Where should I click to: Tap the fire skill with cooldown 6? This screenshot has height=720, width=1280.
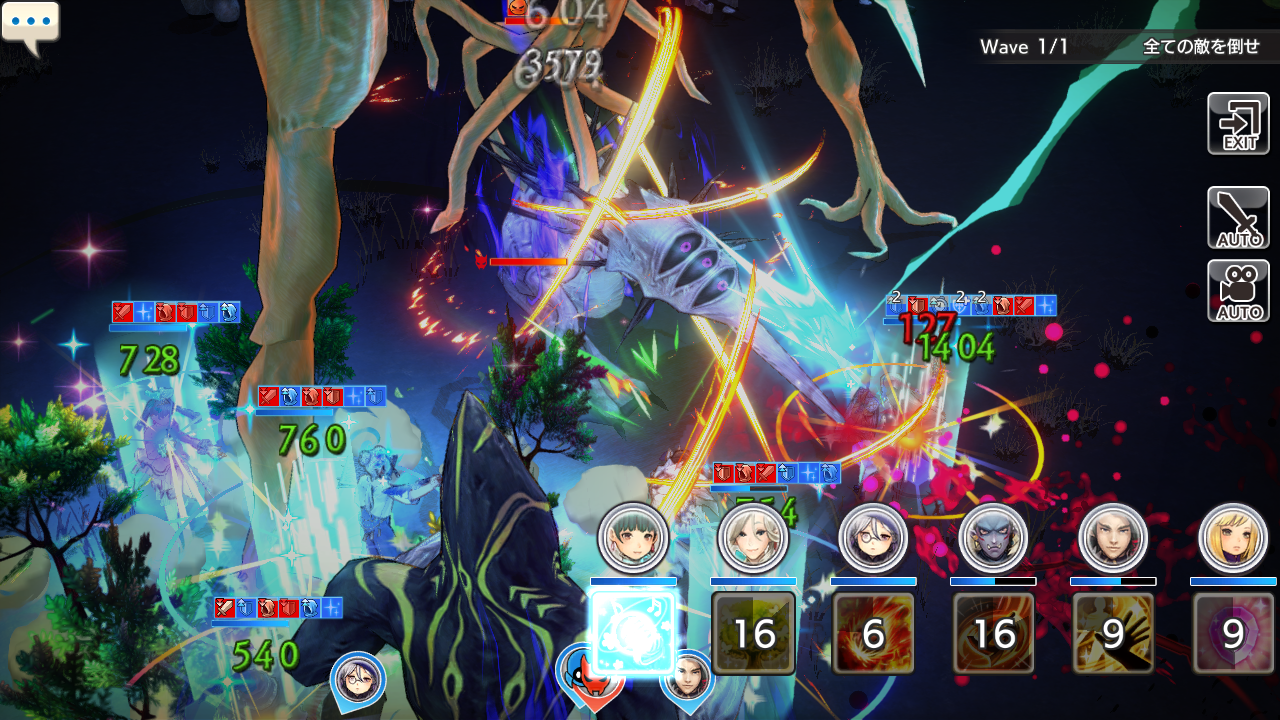click(x=873, y=633)
